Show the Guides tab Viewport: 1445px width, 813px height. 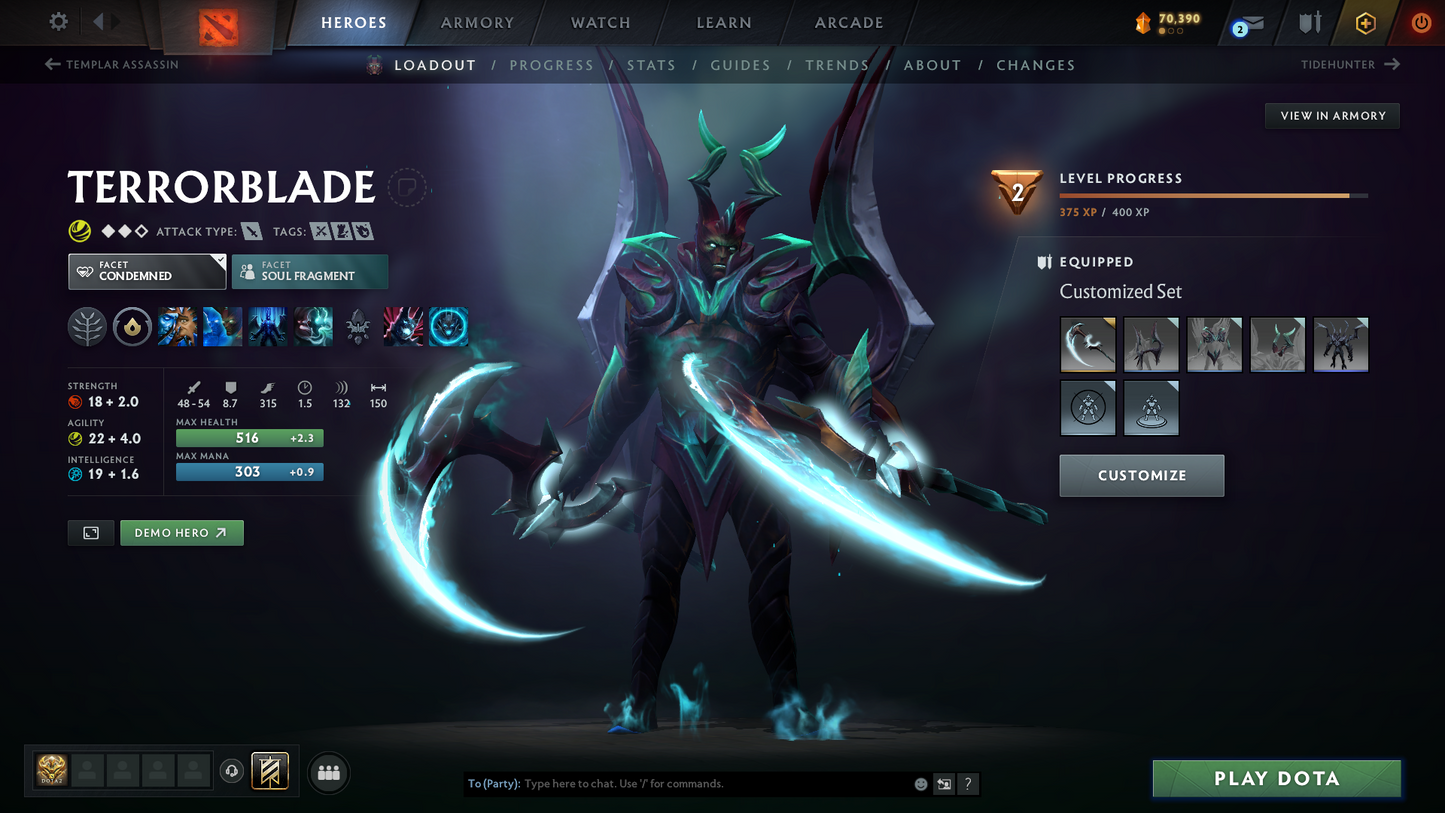click(740, 65)
